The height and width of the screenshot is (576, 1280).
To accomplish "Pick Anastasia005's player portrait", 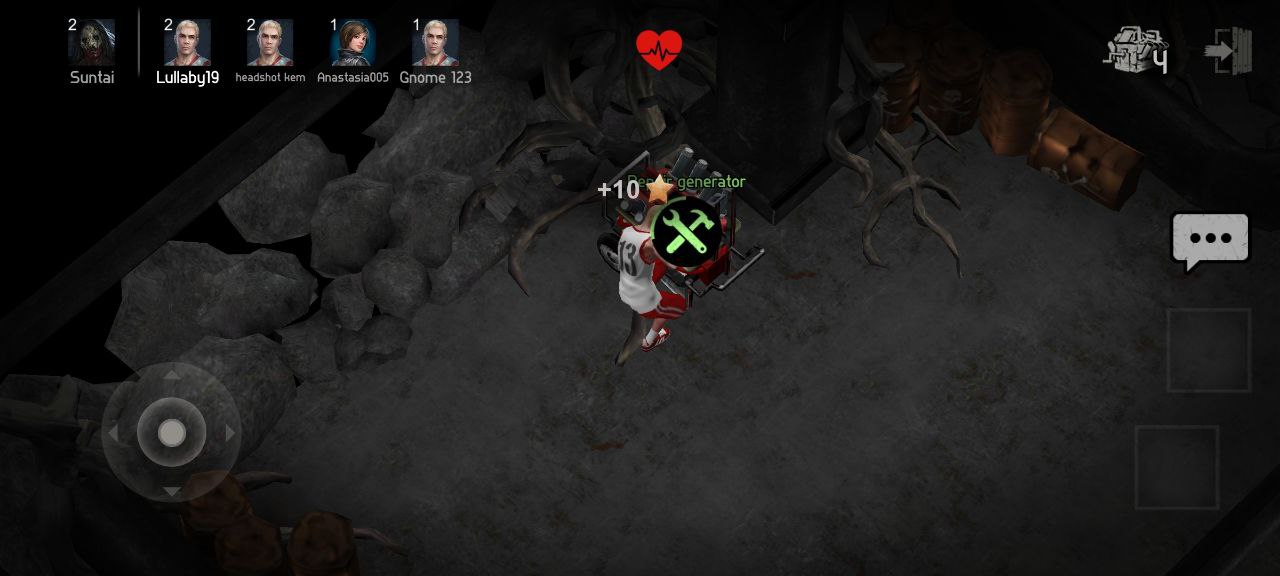I will tap(352, 43).
